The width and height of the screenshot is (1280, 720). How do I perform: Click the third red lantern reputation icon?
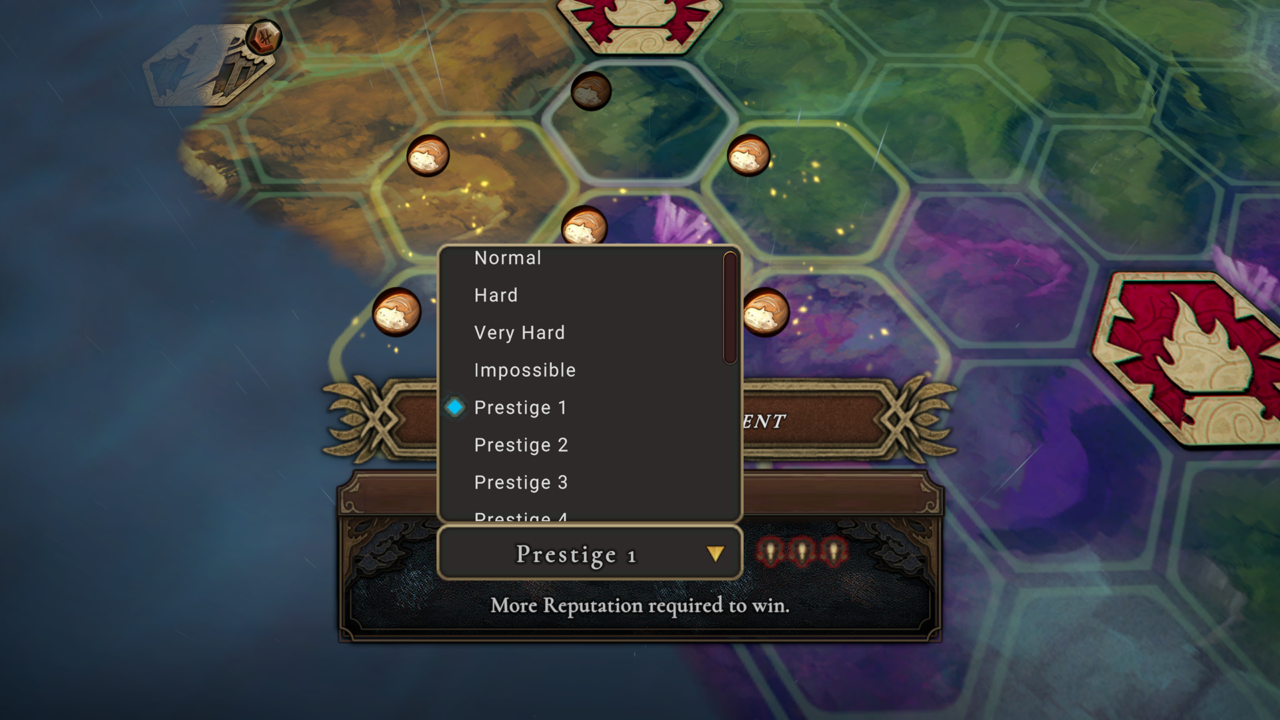[836, 551]
